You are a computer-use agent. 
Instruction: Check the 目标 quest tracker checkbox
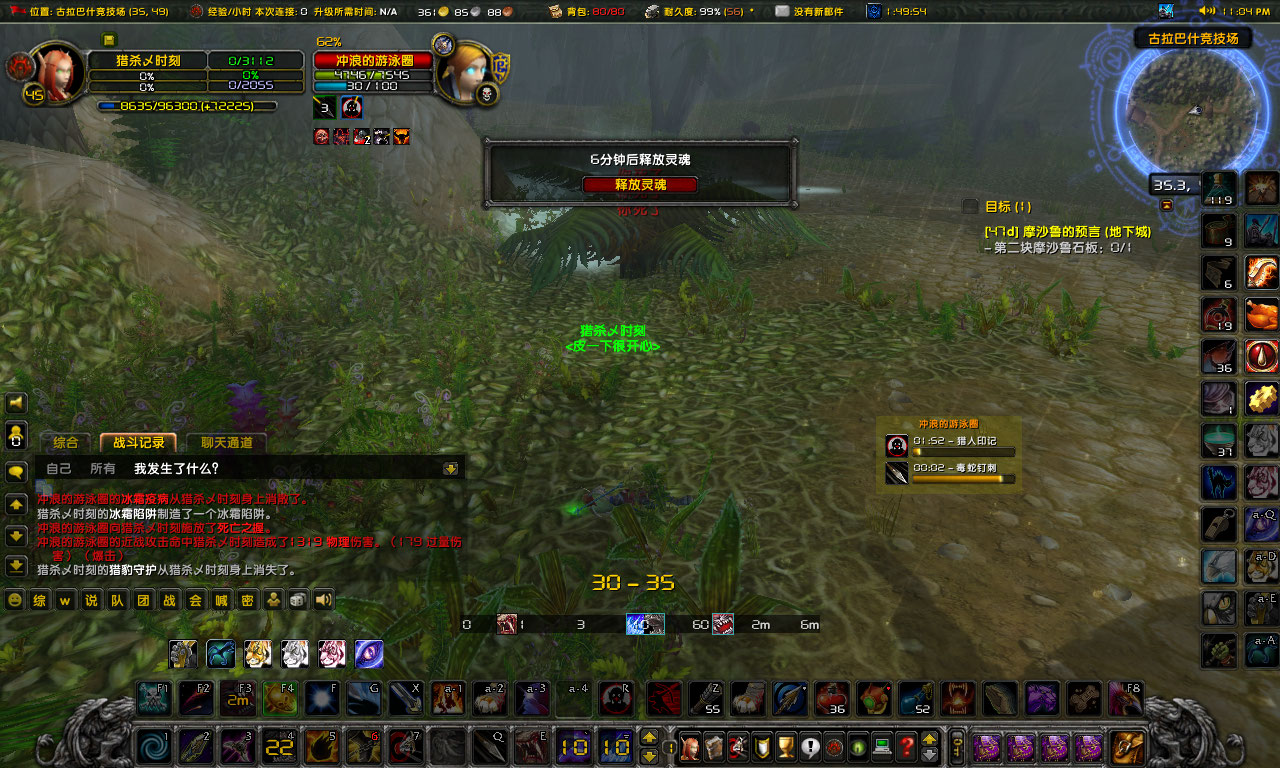coord(969,205)
